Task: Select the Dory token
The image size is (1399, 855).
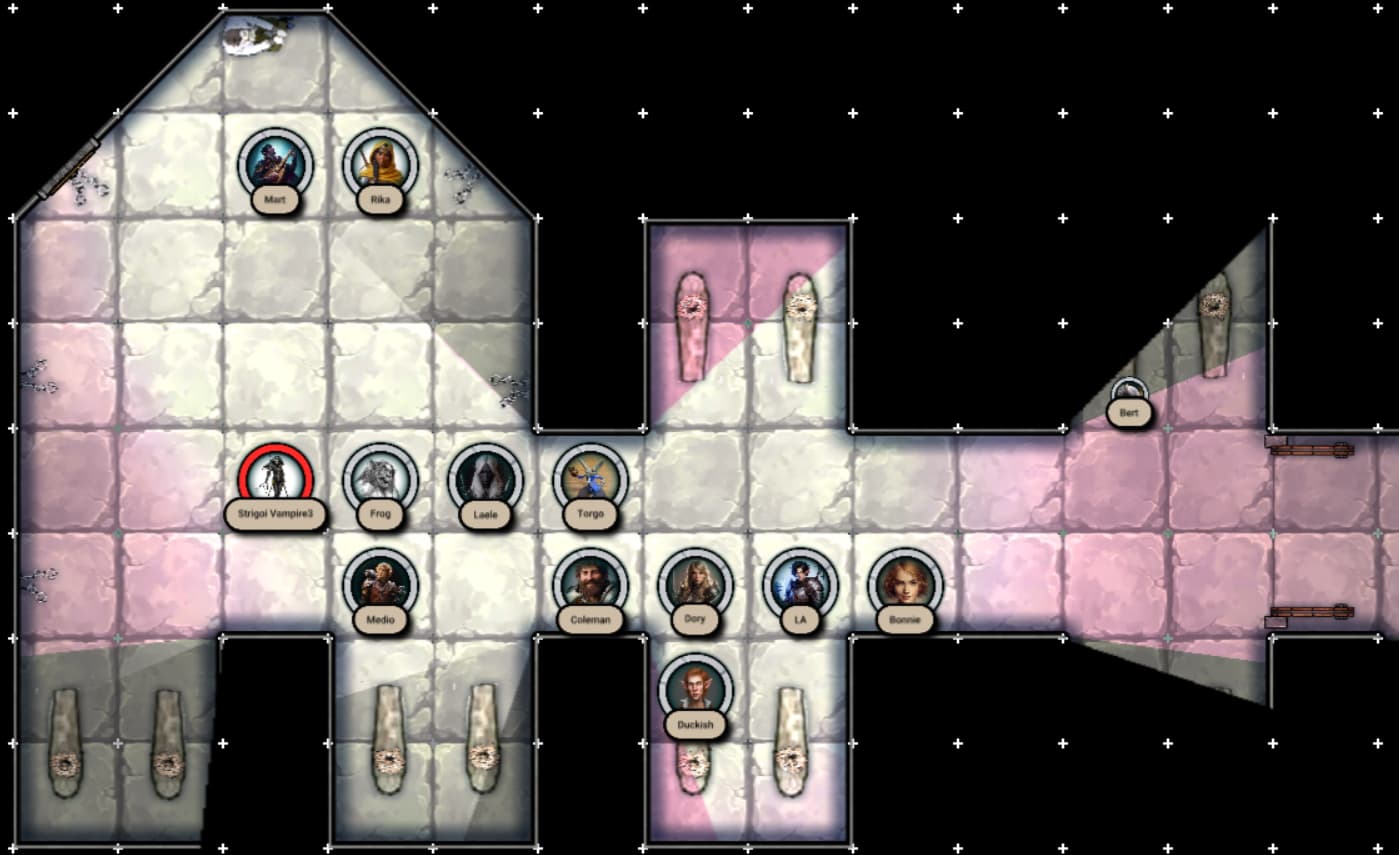Action: coord(695,584)
